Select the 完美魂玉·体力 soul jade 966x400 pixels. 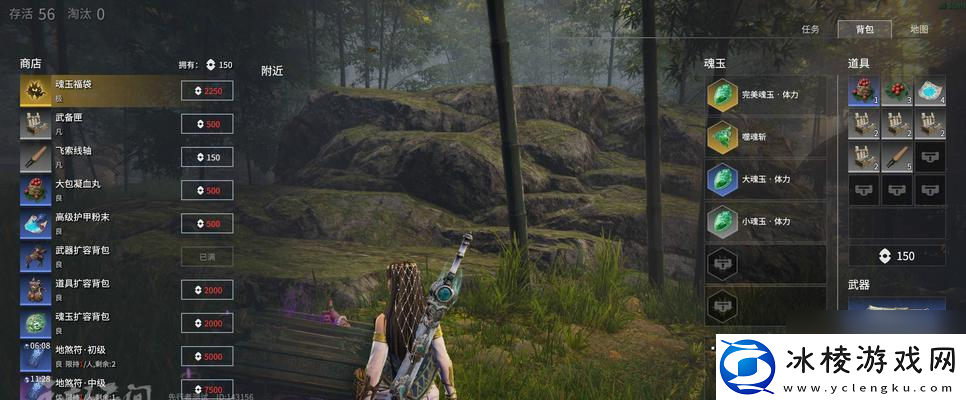(766, 95)
